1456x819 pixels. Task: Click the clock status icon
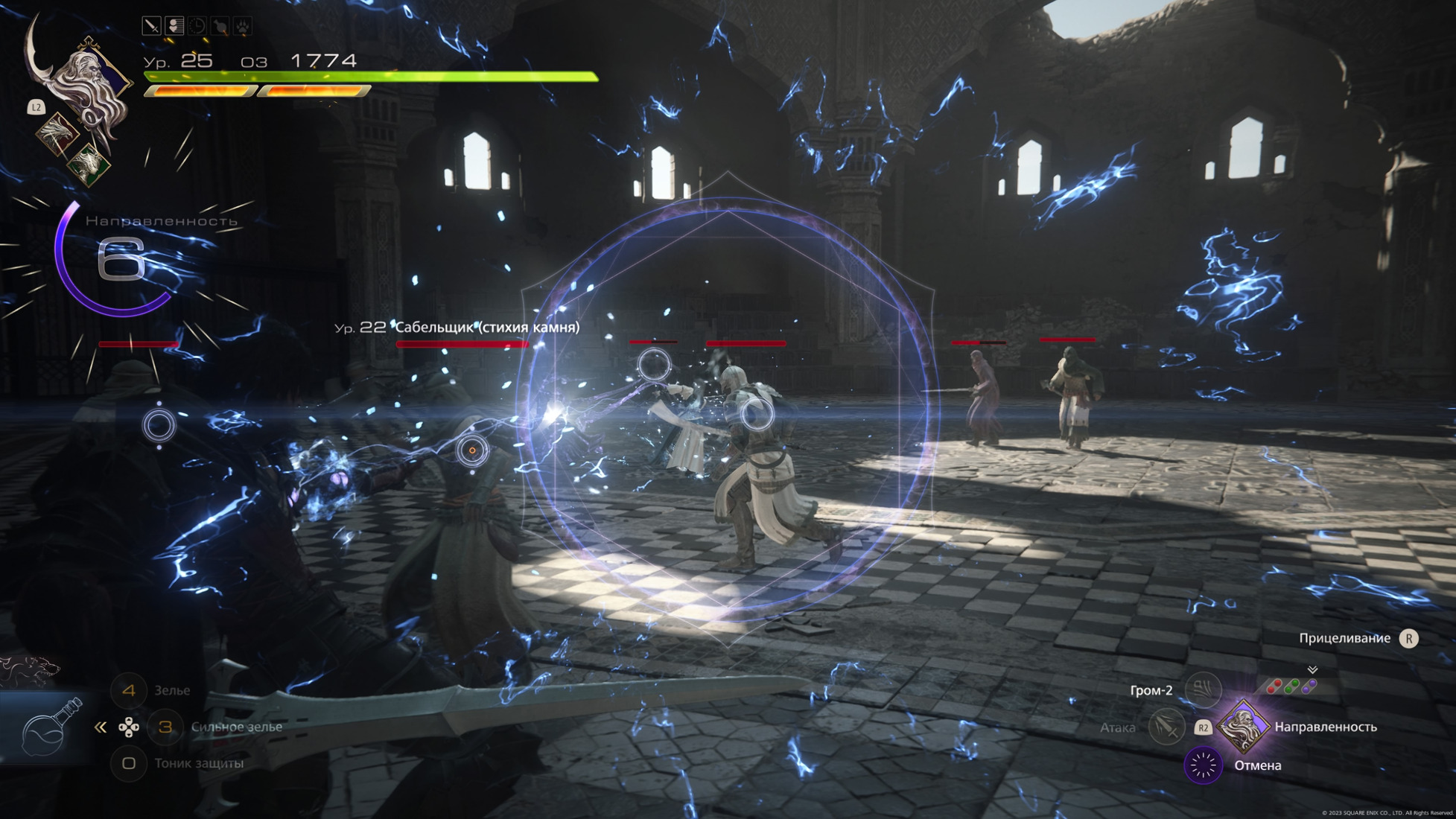pyautogui.click(x=197, y=26)
